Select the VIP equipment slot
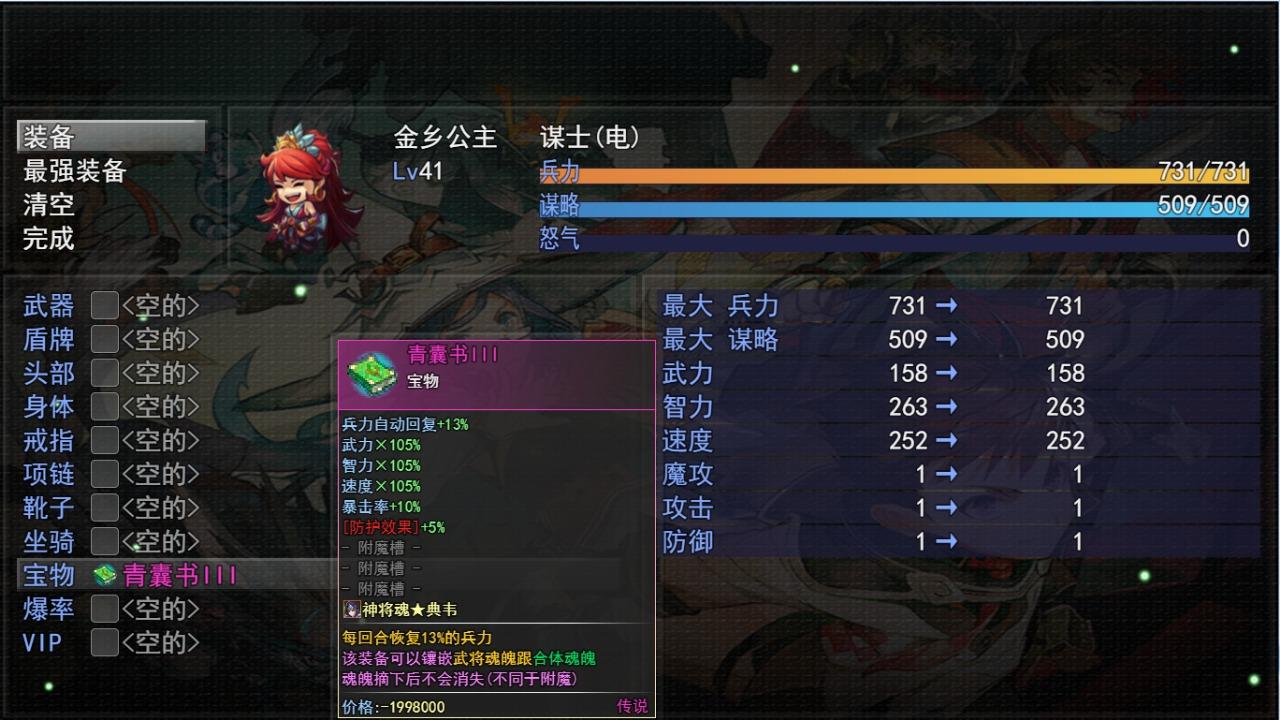The image size is (1280, 720). coord(105,643)
